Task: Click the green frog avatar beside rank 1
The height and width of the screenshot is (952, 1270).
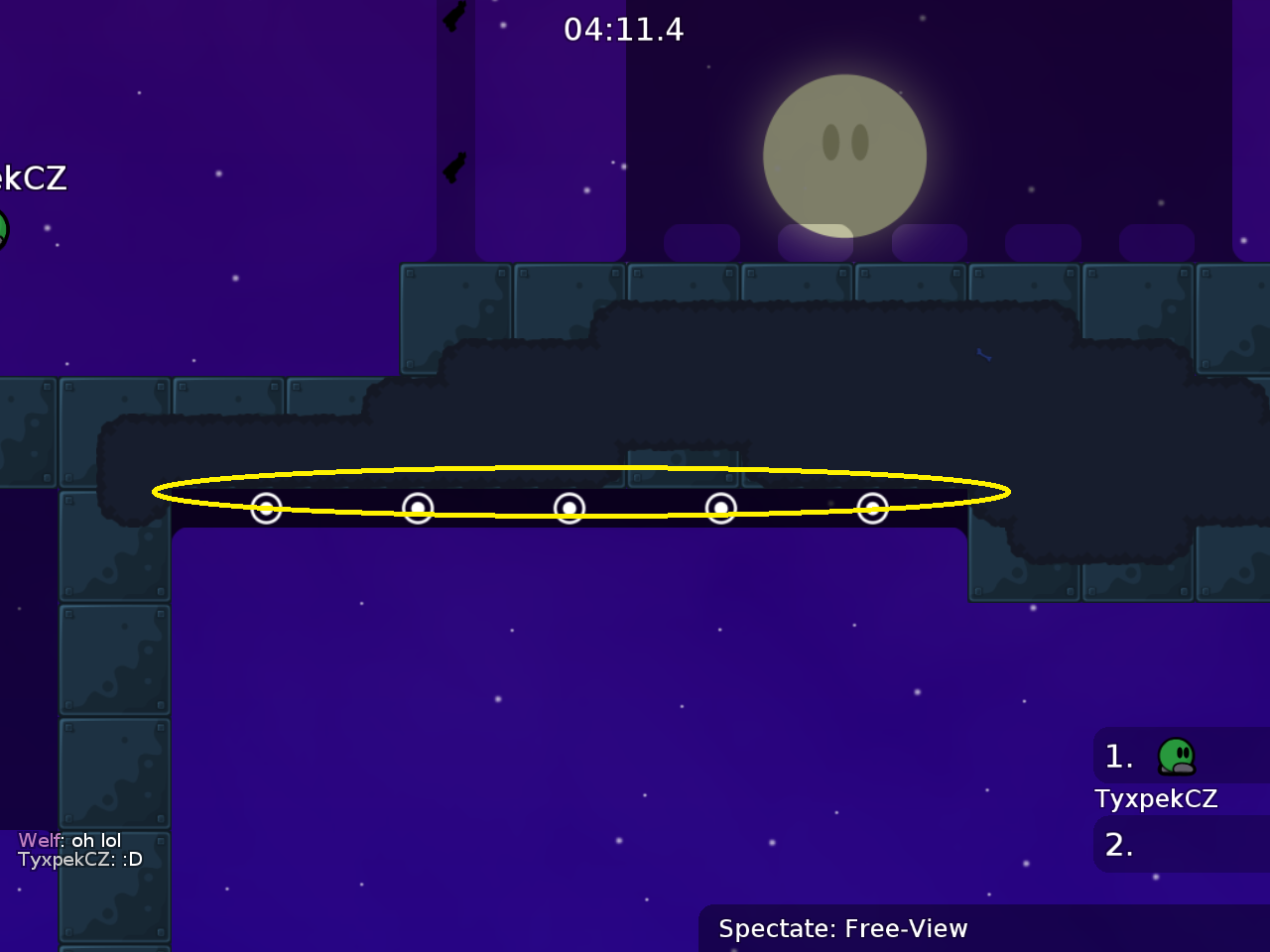Action: click(1176, 757)
